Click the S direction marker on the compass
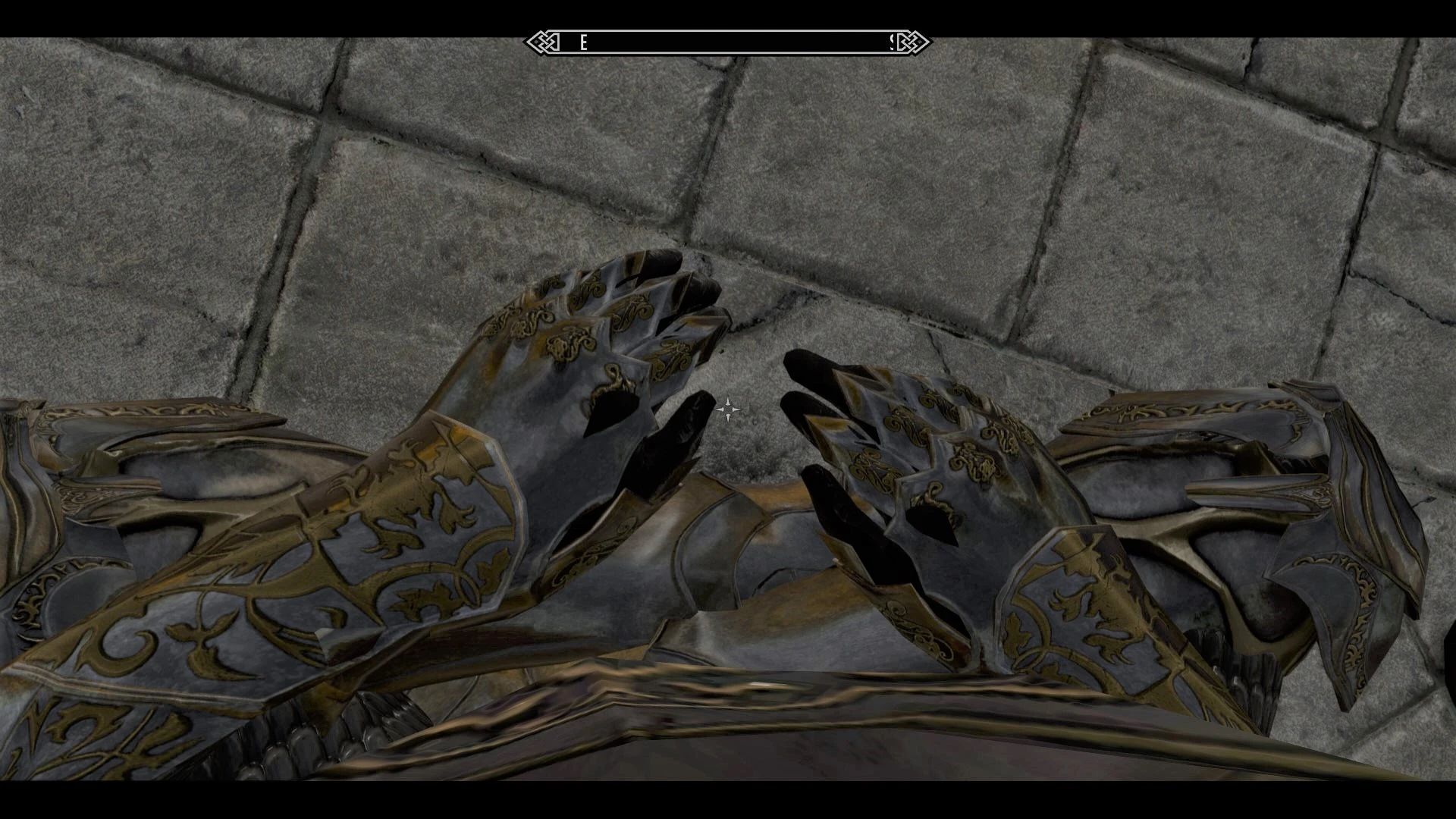The height and width of the screenshot is (819, 1456). pos(893,42)
